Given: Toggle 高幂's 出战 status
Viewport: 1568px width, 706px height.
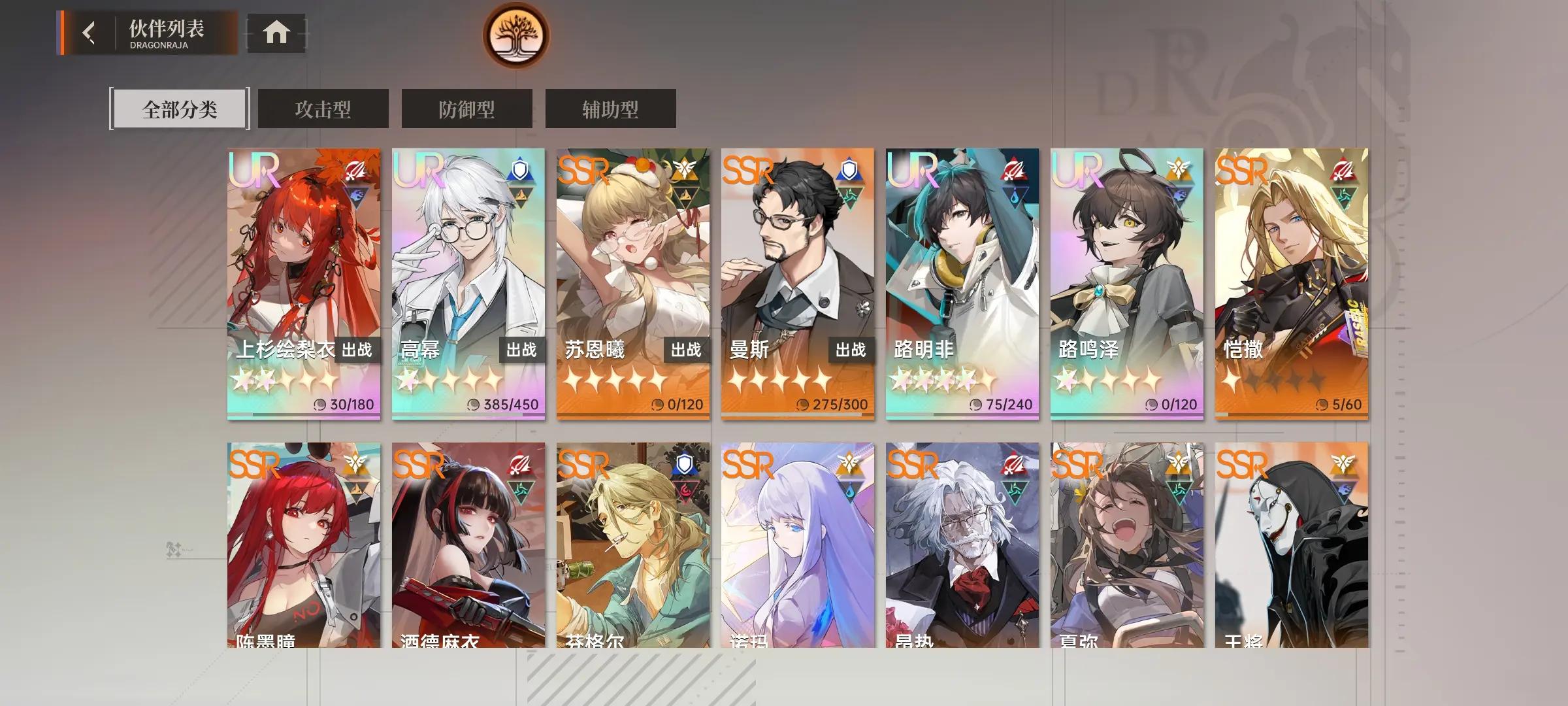Looking at the screenshot, I should tap(523, 350).
